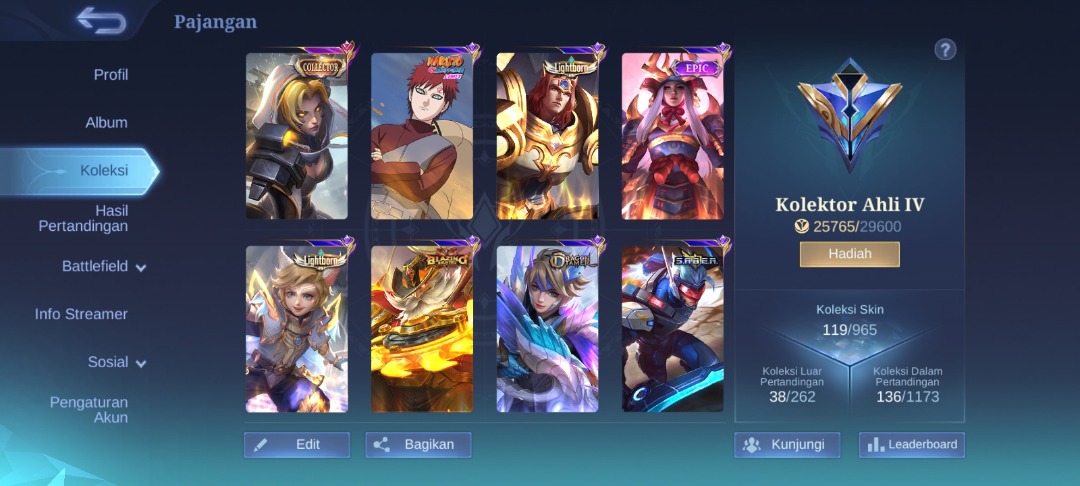Switch to the Album tab
The width and height of the screenshot is (1080, 486).
106,123
